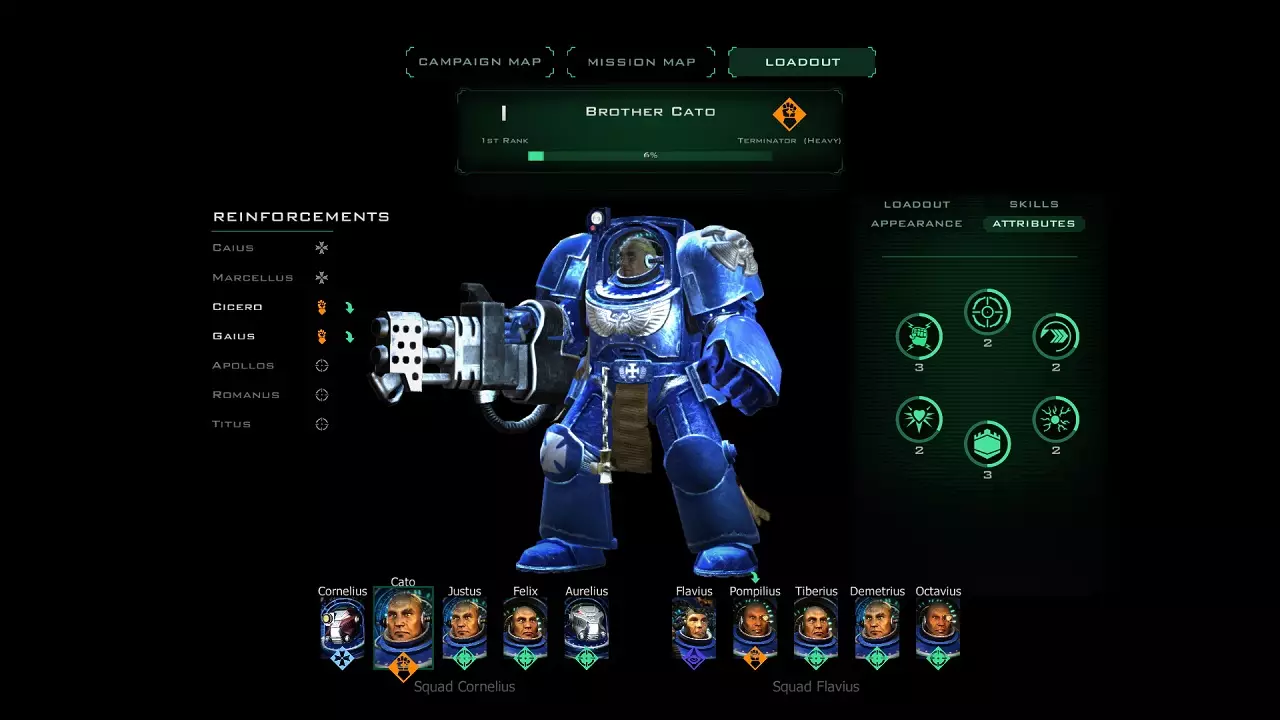1280x720 pixels.
Task: Click the orange flame icon beside Cicero
Action: (322, 306)
